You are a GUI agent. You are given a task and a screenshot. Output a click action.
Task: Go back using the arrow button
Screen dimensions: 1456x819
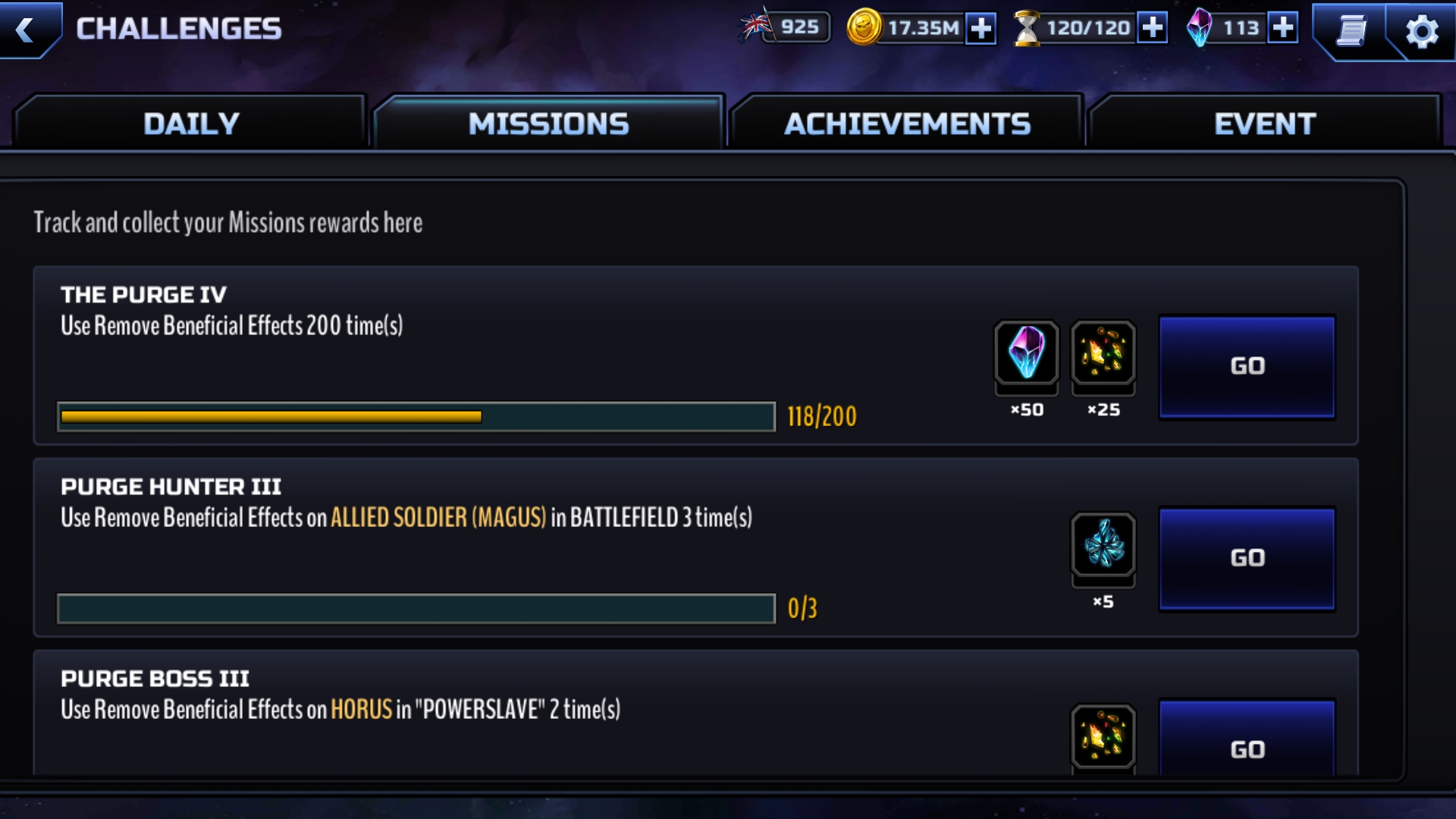(27, 30)
